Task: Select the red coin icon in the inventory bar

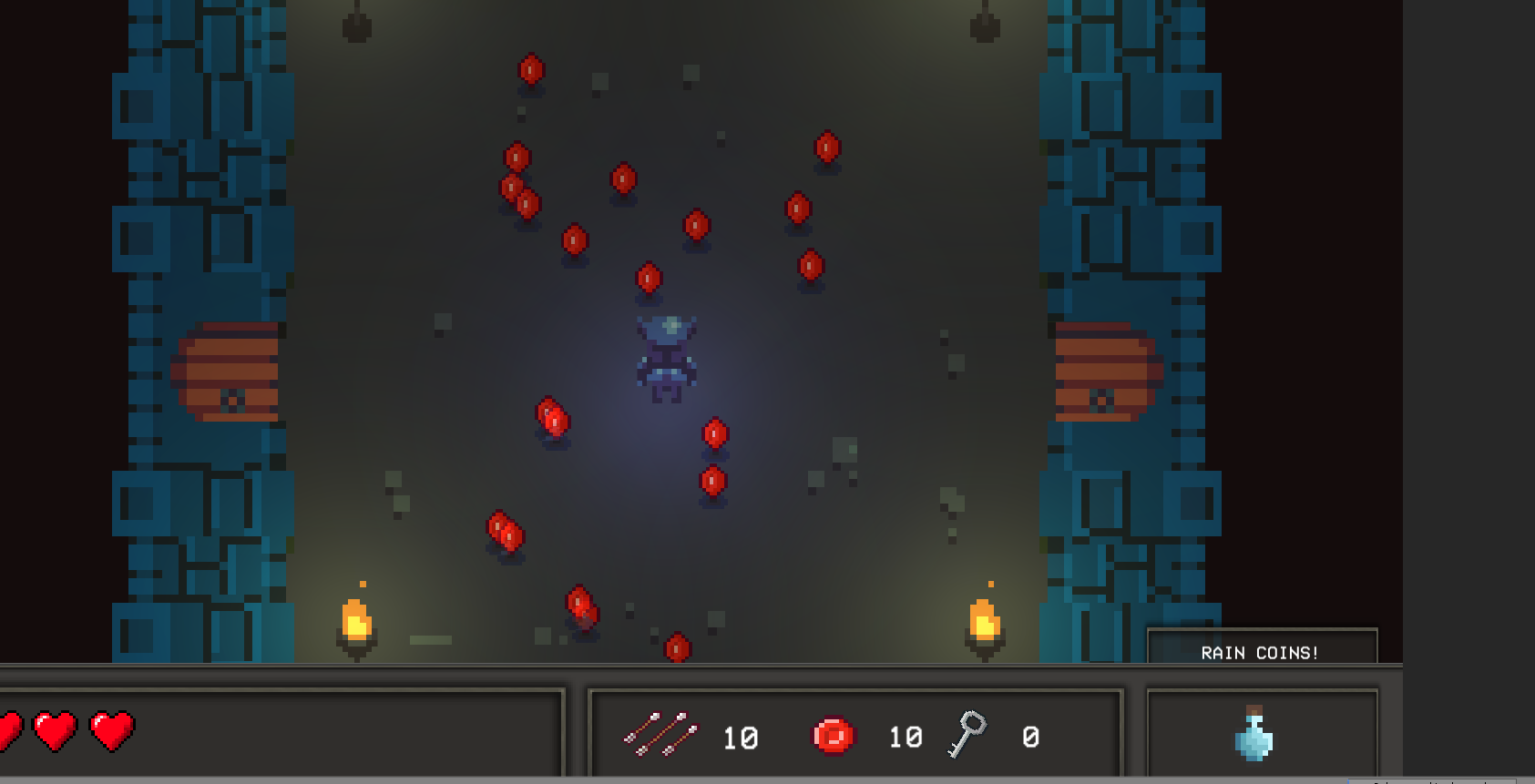Action: coord(834,733)
